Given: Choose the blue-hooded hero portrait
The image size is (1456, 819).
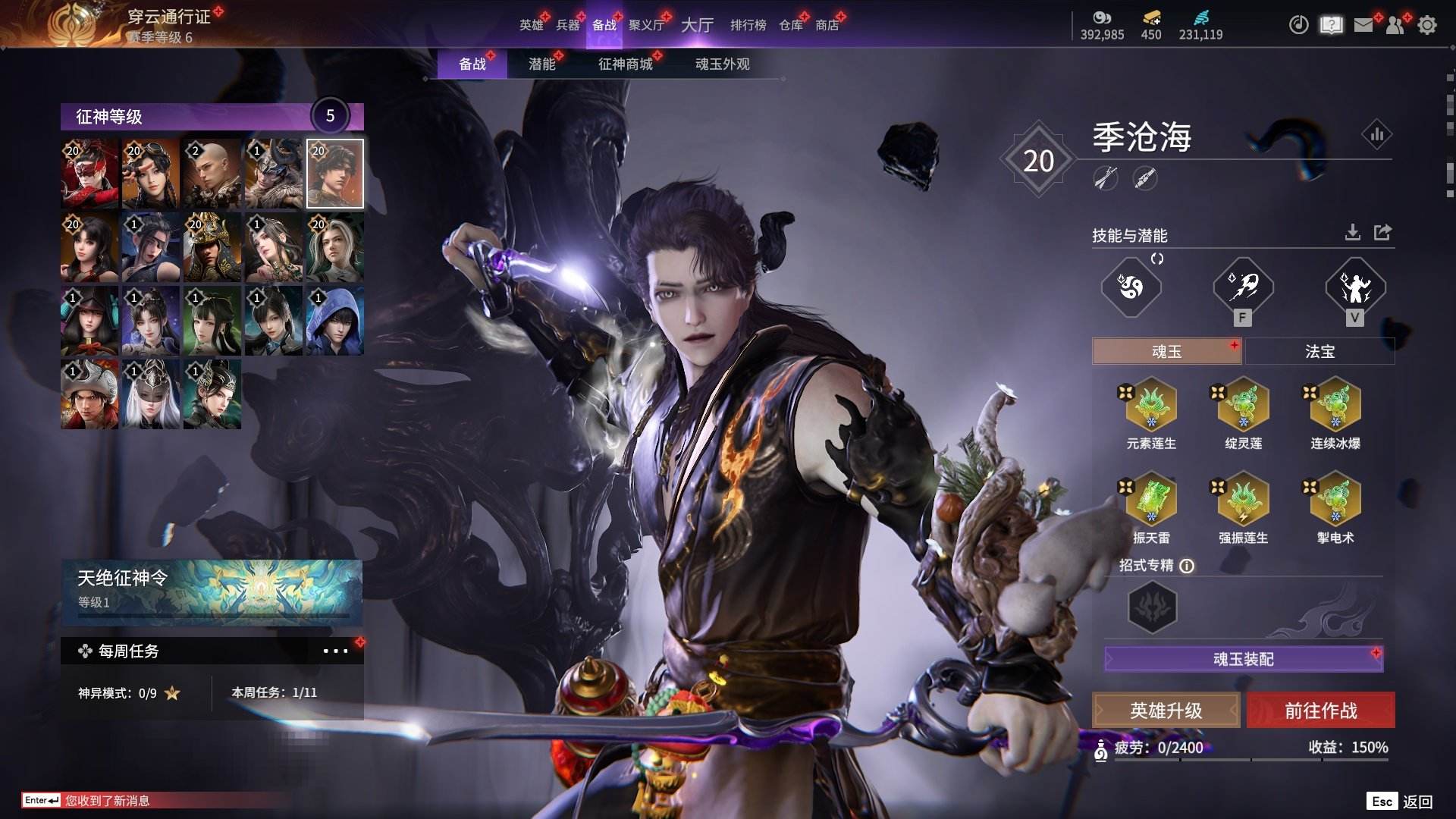Looking at the screenshot, I should (x=334, y=321).
